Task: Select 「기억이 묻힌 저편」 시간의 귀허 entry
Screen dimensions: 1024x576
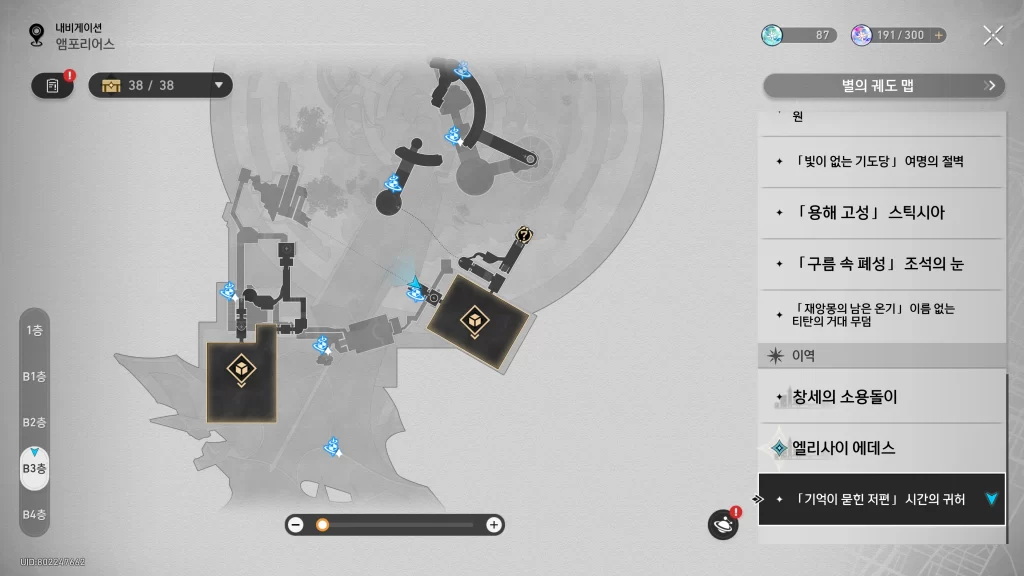Action: point(881,499)
